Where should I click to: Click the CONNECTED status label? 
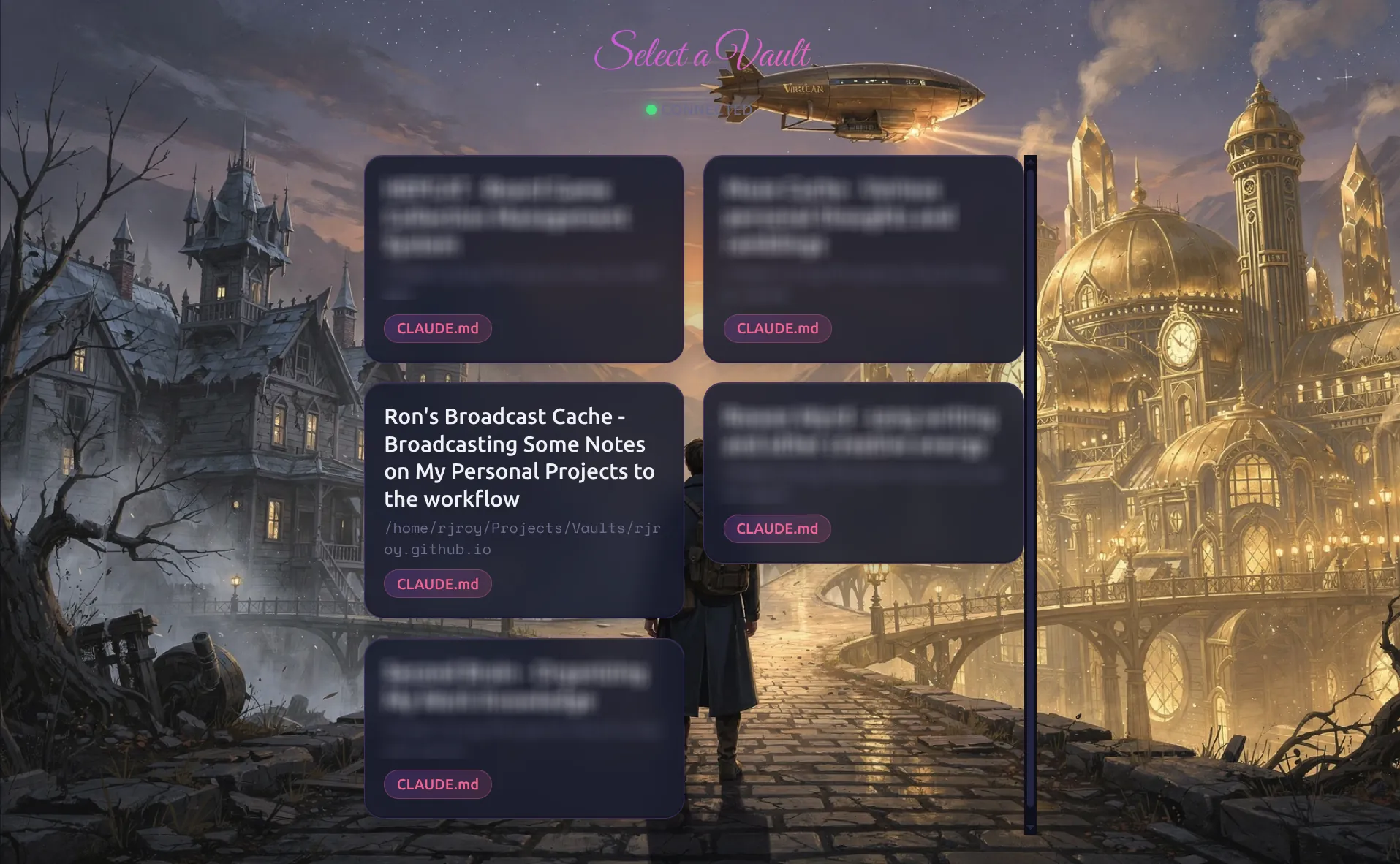pyautogui.click(x=708, y=110)
